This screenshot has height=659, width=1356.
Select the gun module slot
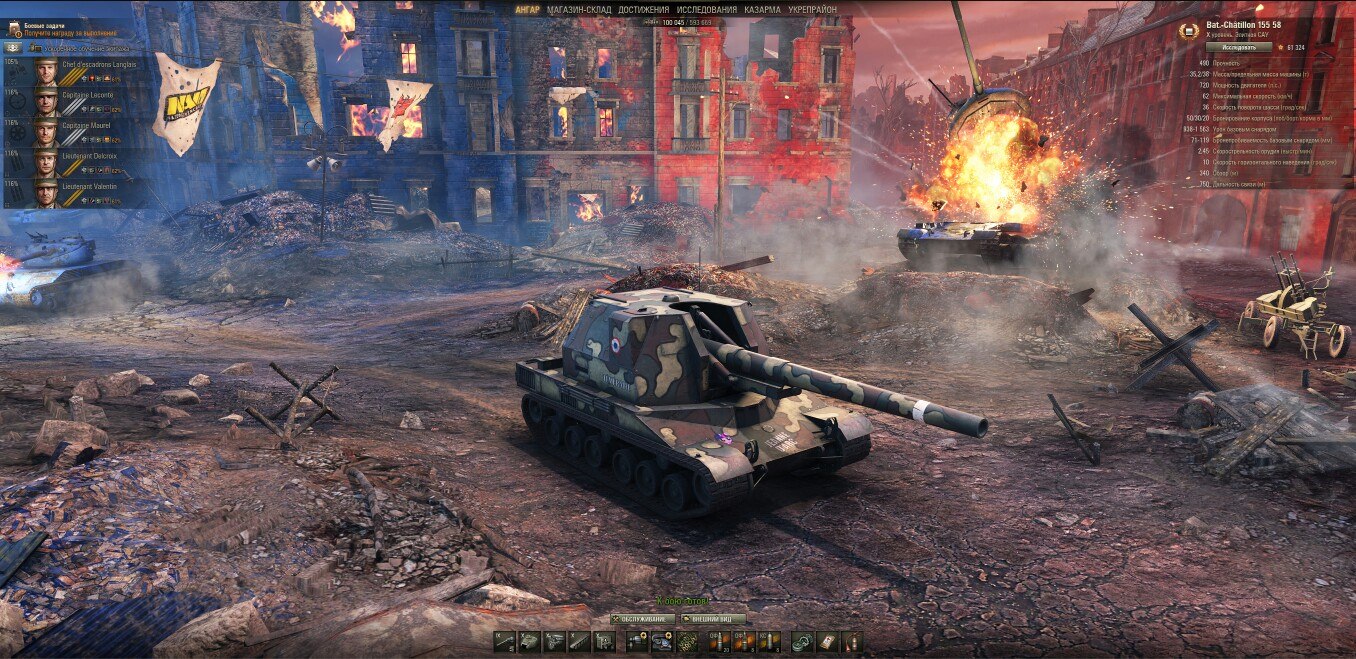point(504,642)
